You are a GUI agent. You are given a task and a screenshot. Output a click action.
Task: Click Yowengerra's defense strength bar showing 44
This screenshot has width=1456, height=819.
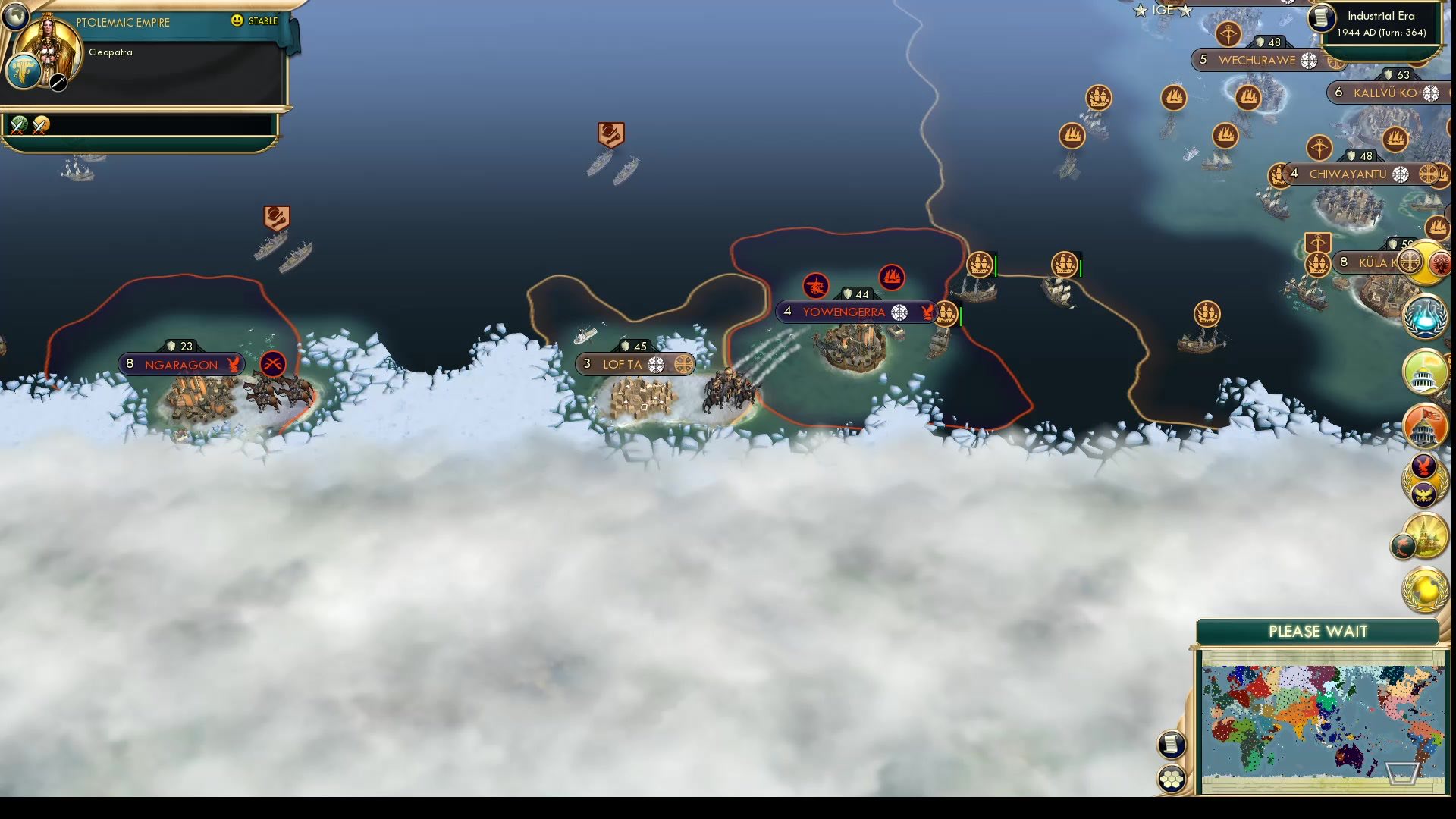tap(855, 293)
